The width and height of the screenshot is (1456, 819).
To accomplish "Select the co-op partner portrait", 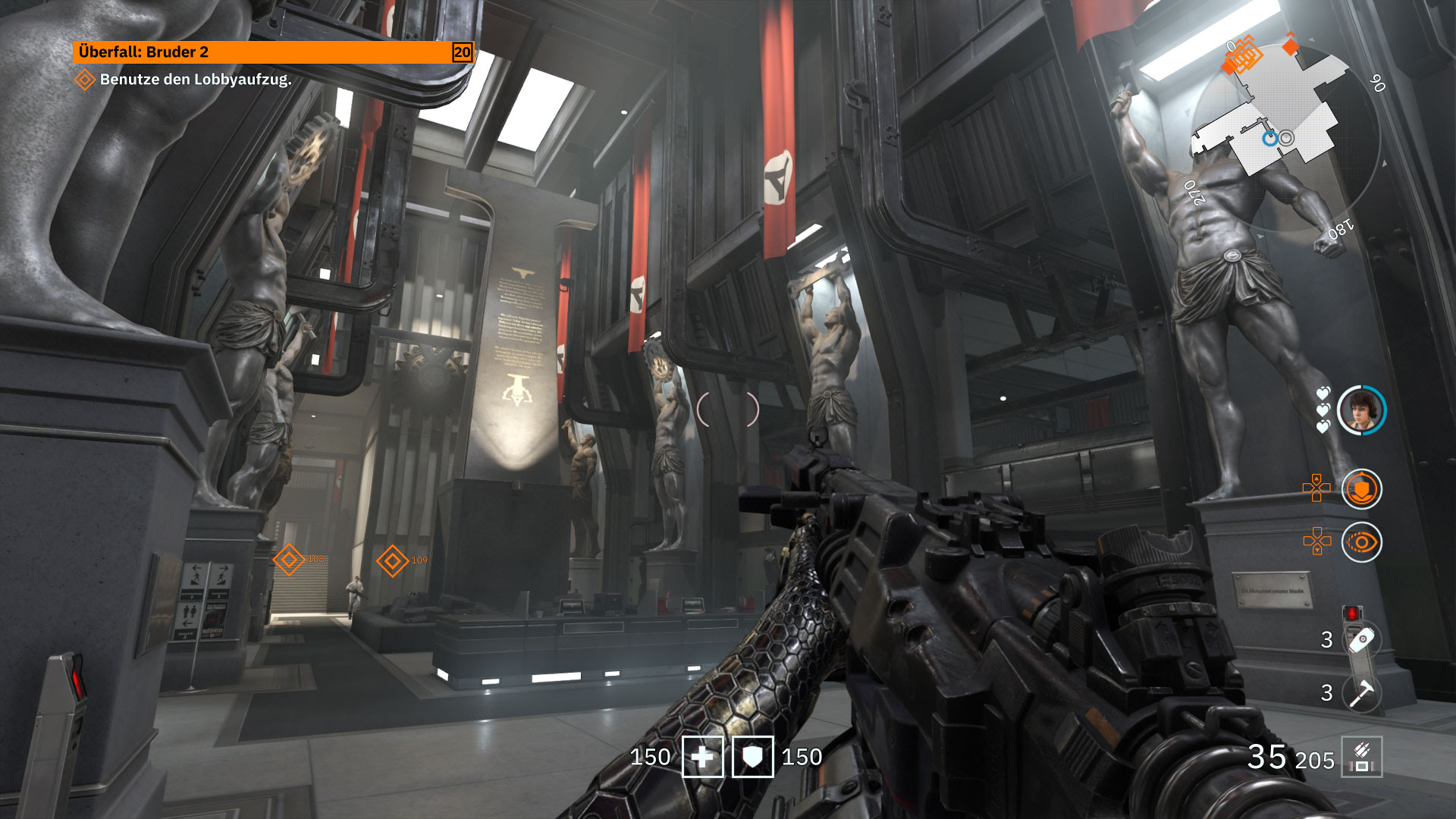I will coord(1361,410).
